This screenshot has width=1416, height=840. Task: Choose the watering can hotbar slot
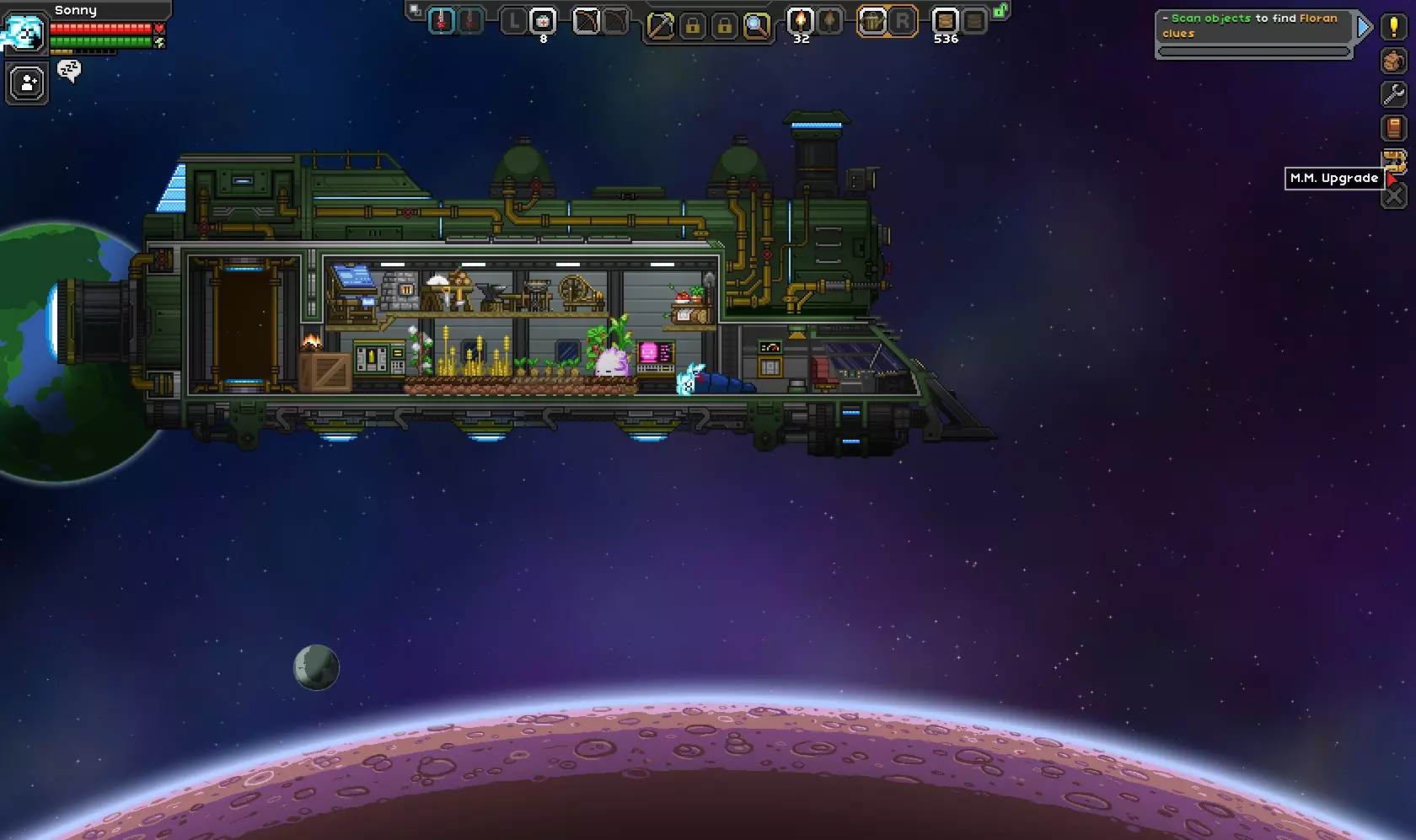872,20
